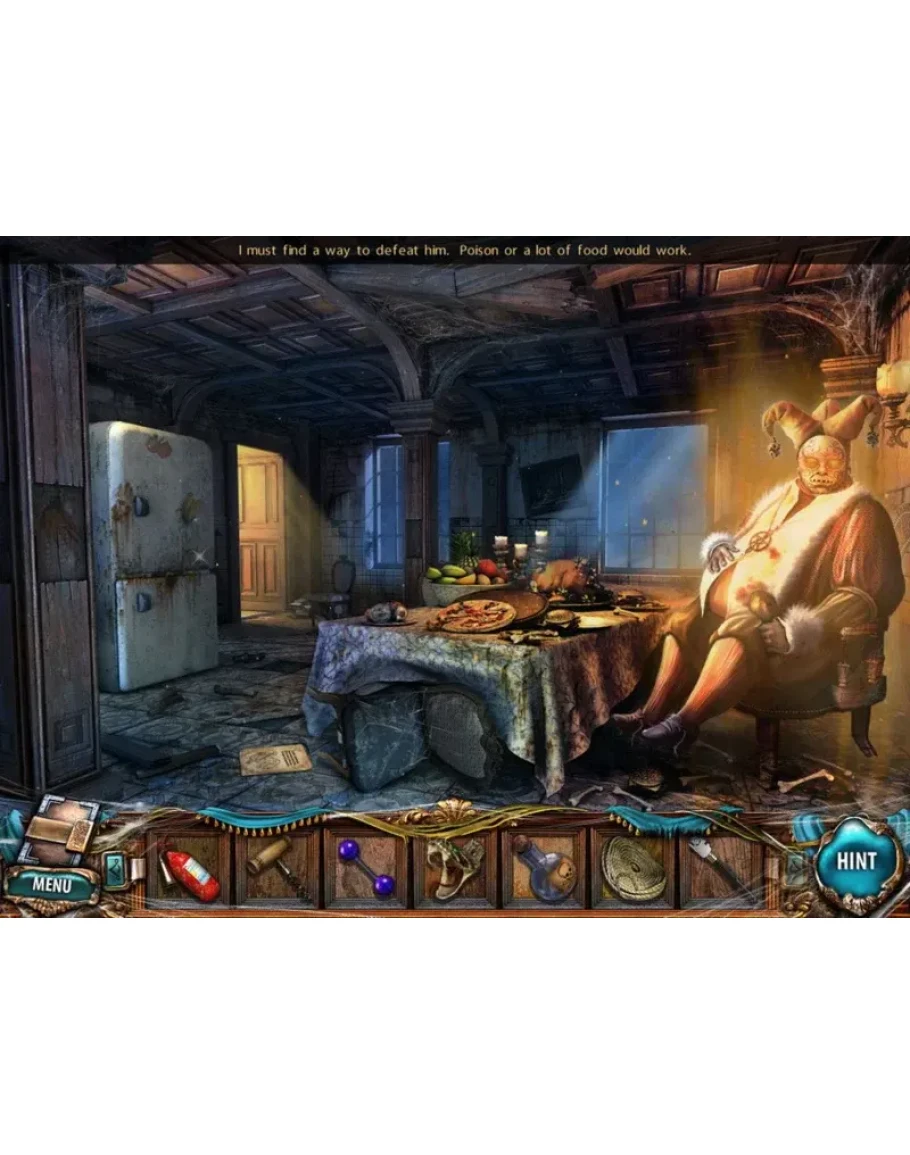Use the Hint button
Viewport: 910px width, 1155px height.
856,862
